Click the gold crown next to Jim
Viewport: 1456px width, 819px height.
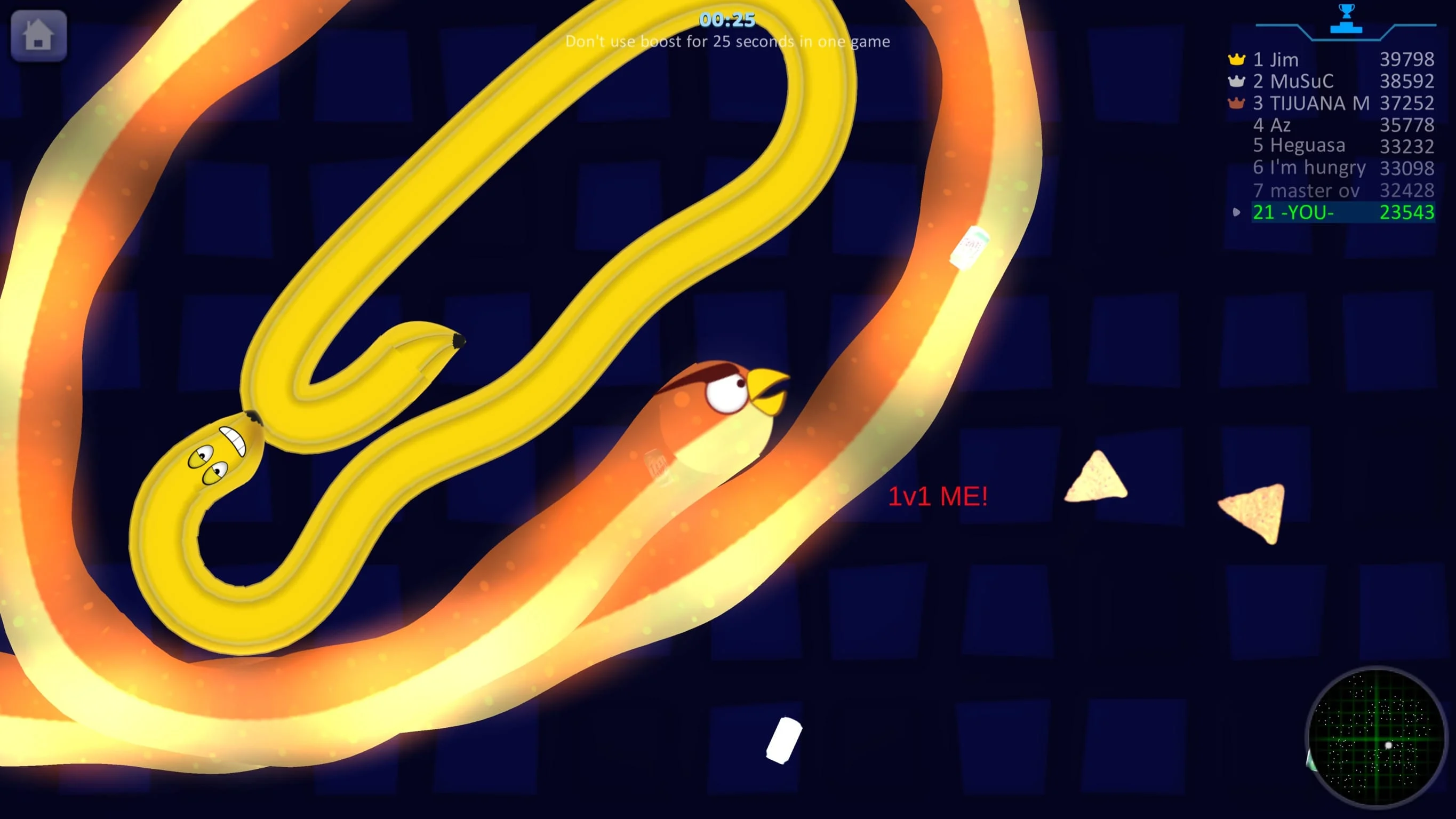click(1236, 59)
